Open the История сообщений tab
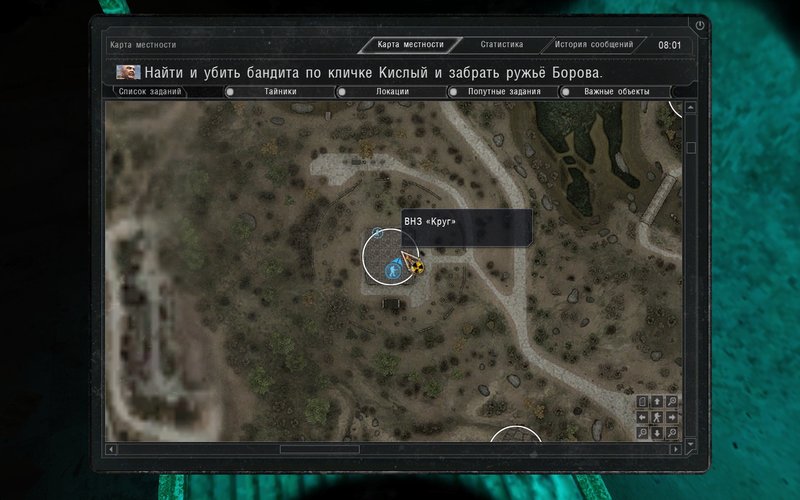 click(x=595, y=45)
